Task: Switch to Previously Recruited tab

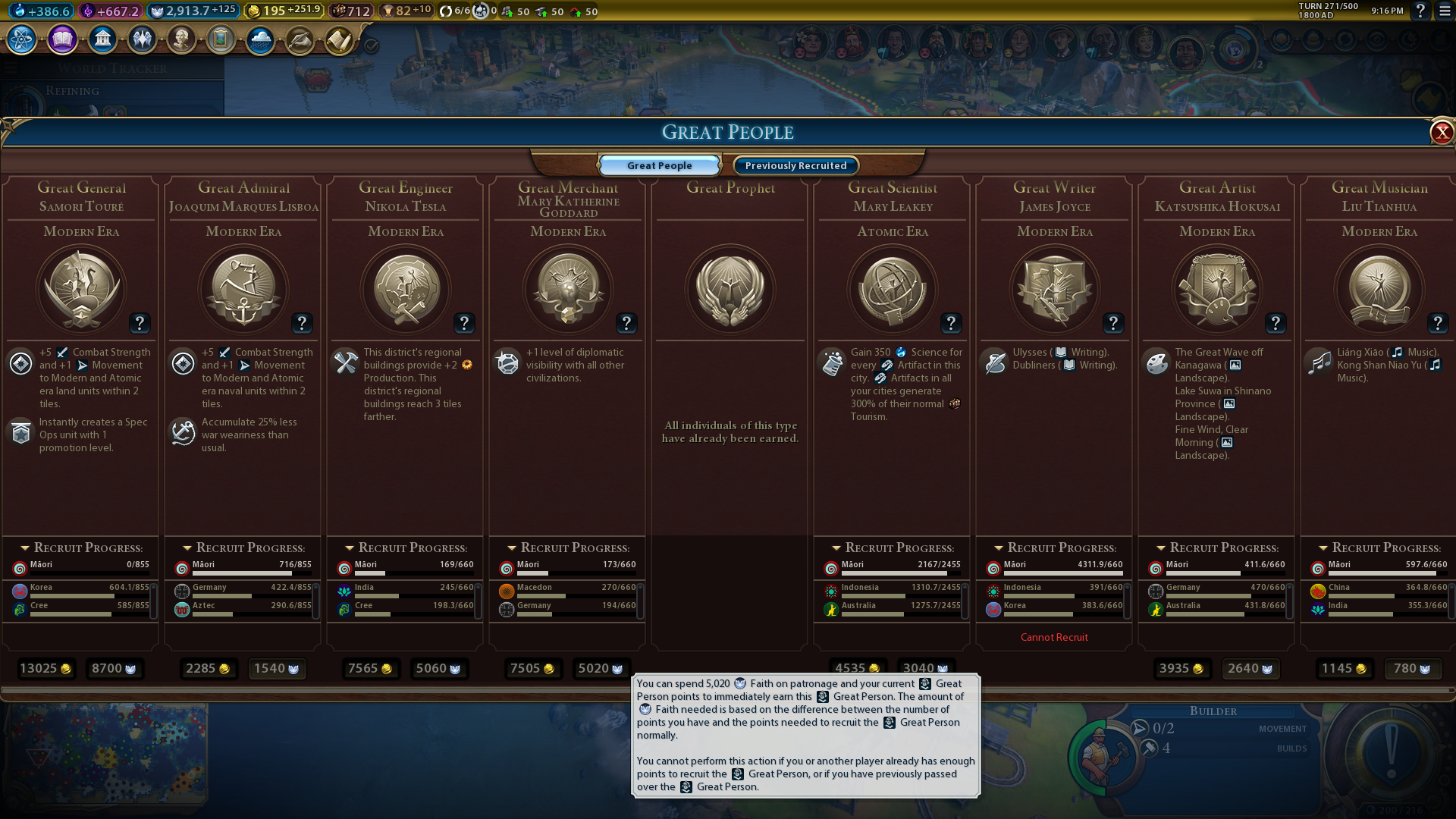Action: [795, 165]
